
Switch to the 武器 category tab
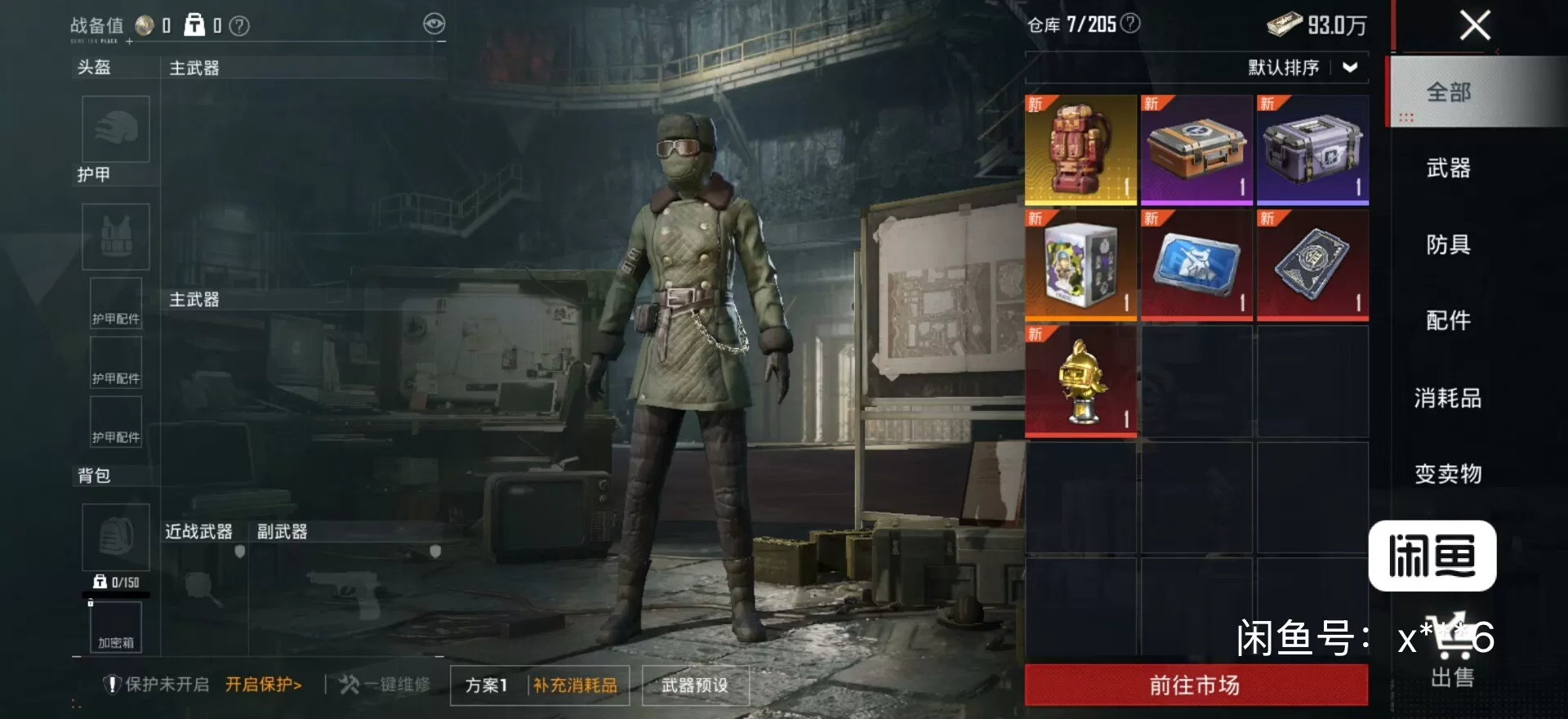(1448, 168)
